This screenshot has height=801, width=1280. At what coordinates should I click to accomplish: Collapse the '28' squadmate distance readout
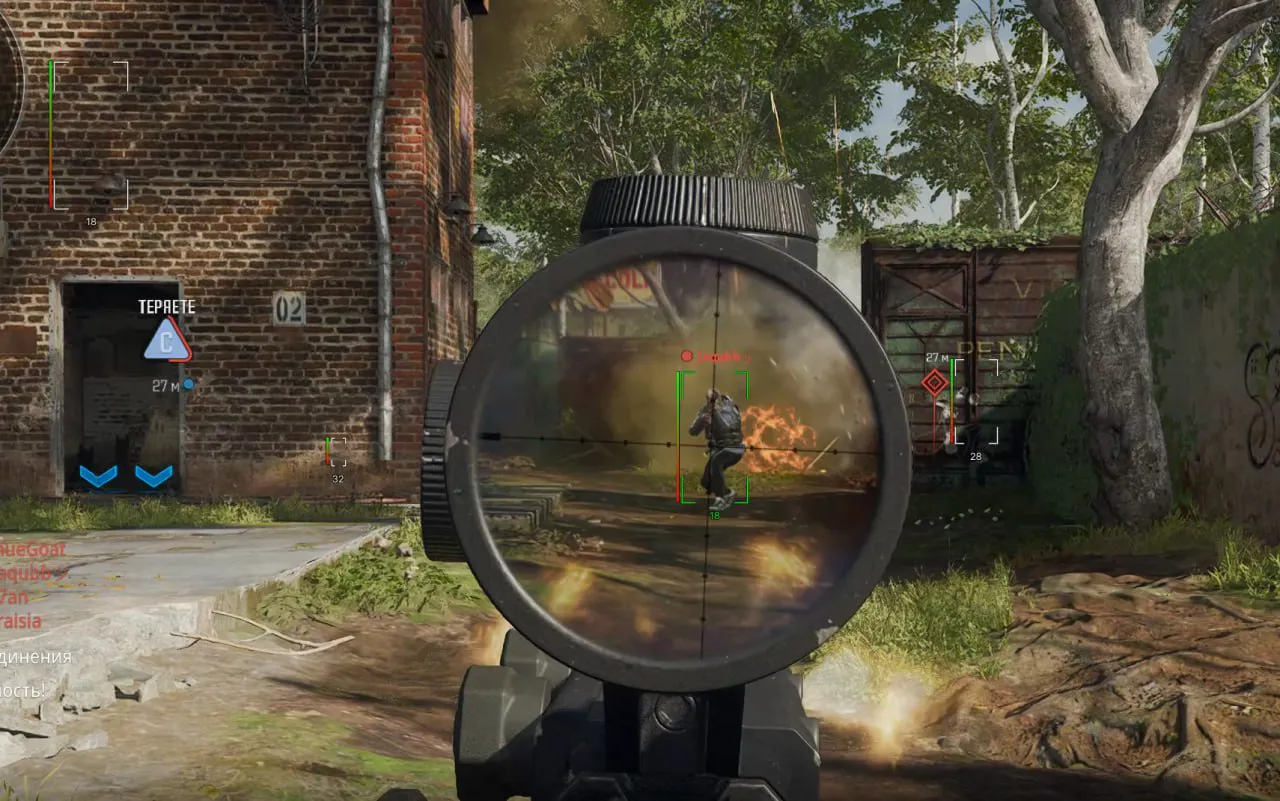pos(974,455)
